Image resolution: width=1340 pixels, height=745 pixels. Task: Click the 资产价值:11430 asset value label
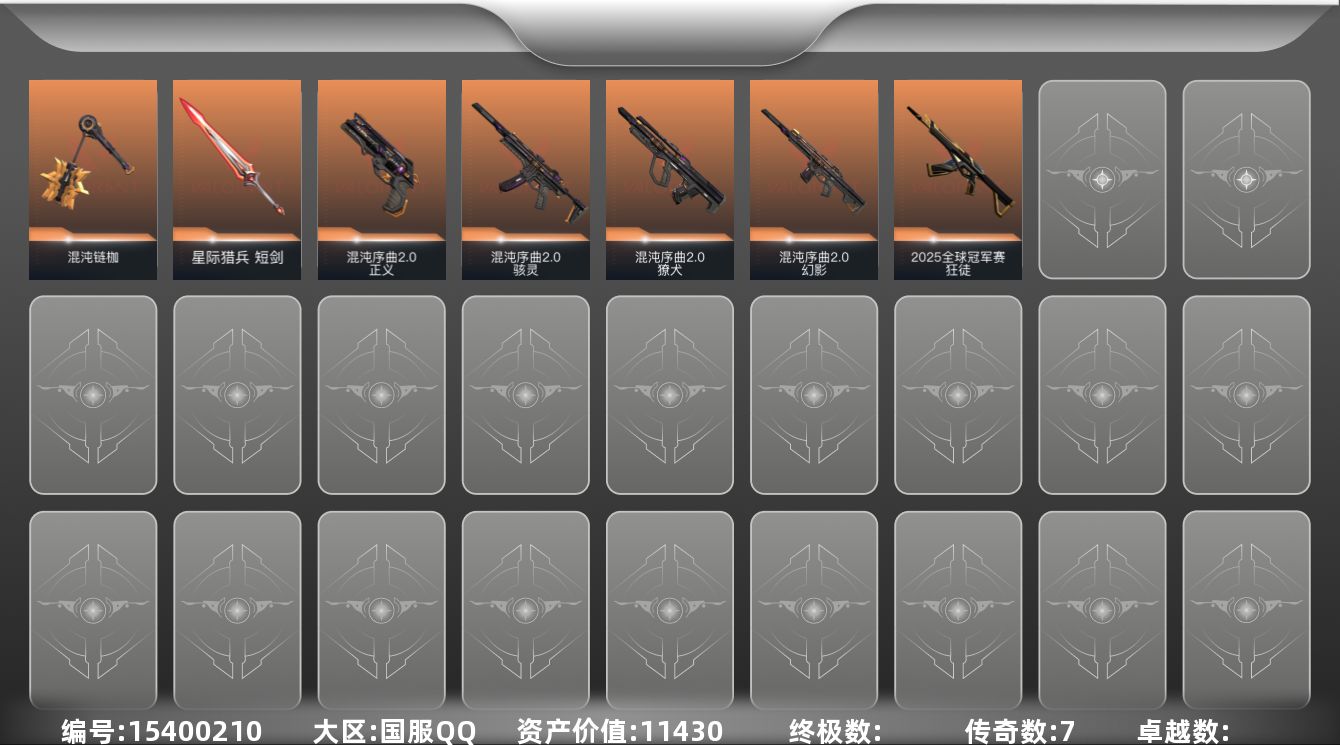click(x=617, y=730)
